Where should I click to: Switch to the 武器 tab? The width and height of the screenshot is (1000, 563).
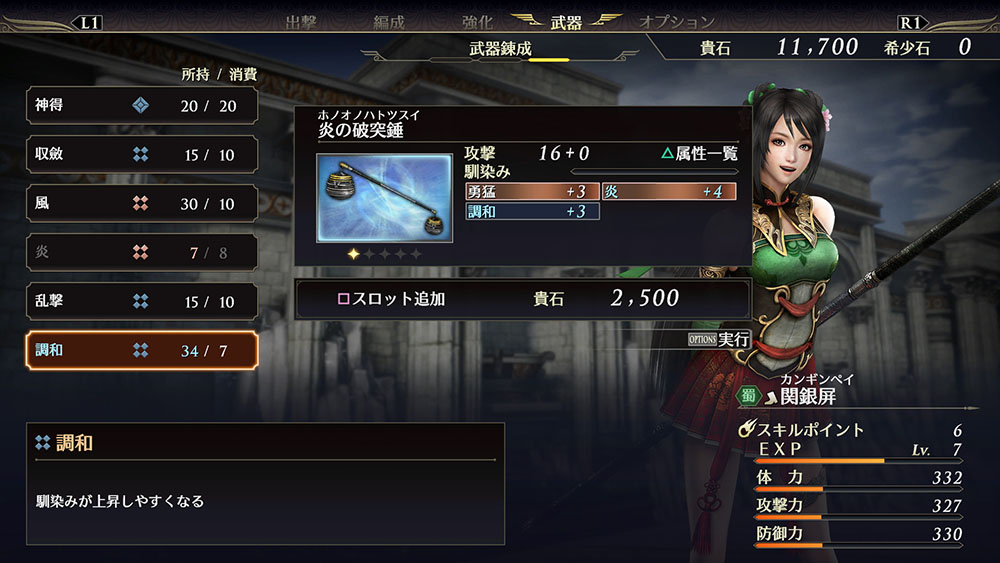coord(565,22)
